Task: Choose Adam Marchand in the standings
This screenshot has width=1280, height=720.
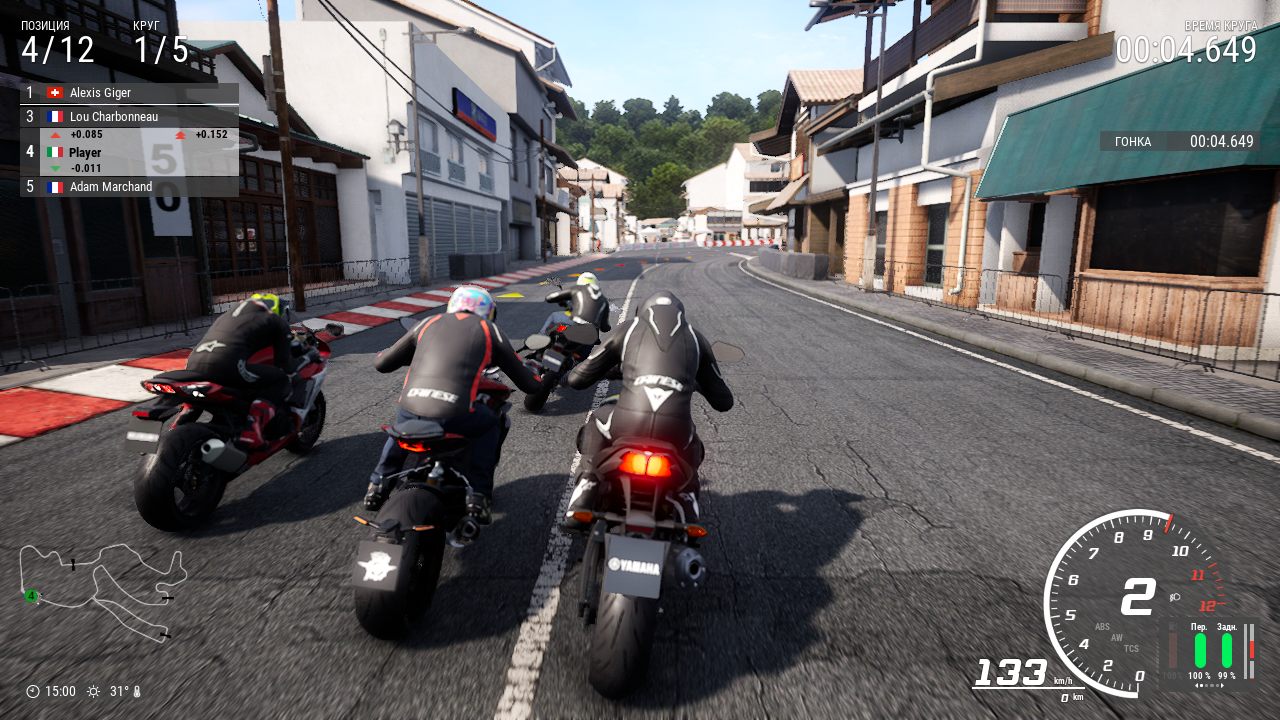Action: pos(129,187)
